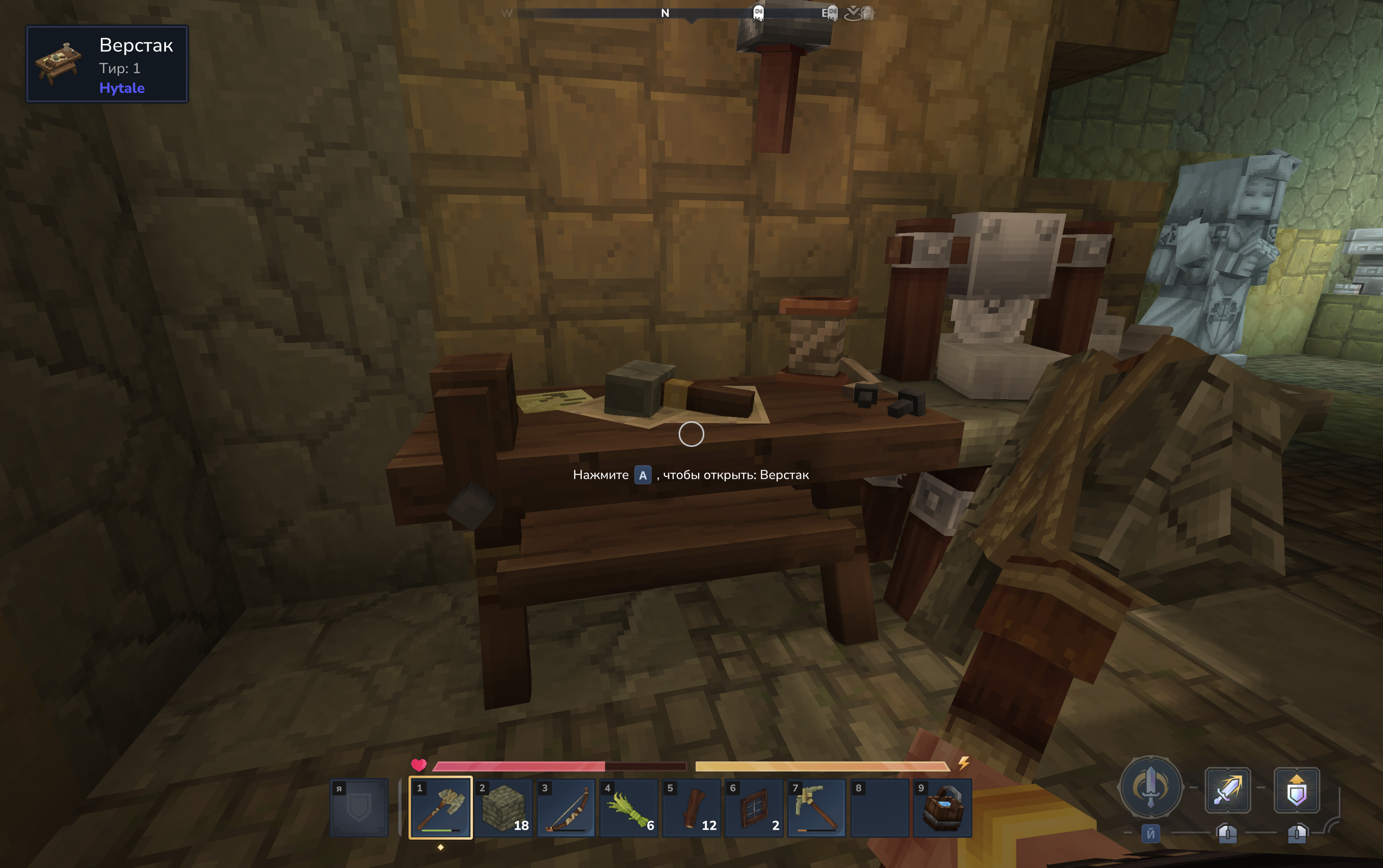Select the stone axe in hotbar slot 1
This screenshot has width=1383, height=868.
pyautogui.click(x=440, y=808)
